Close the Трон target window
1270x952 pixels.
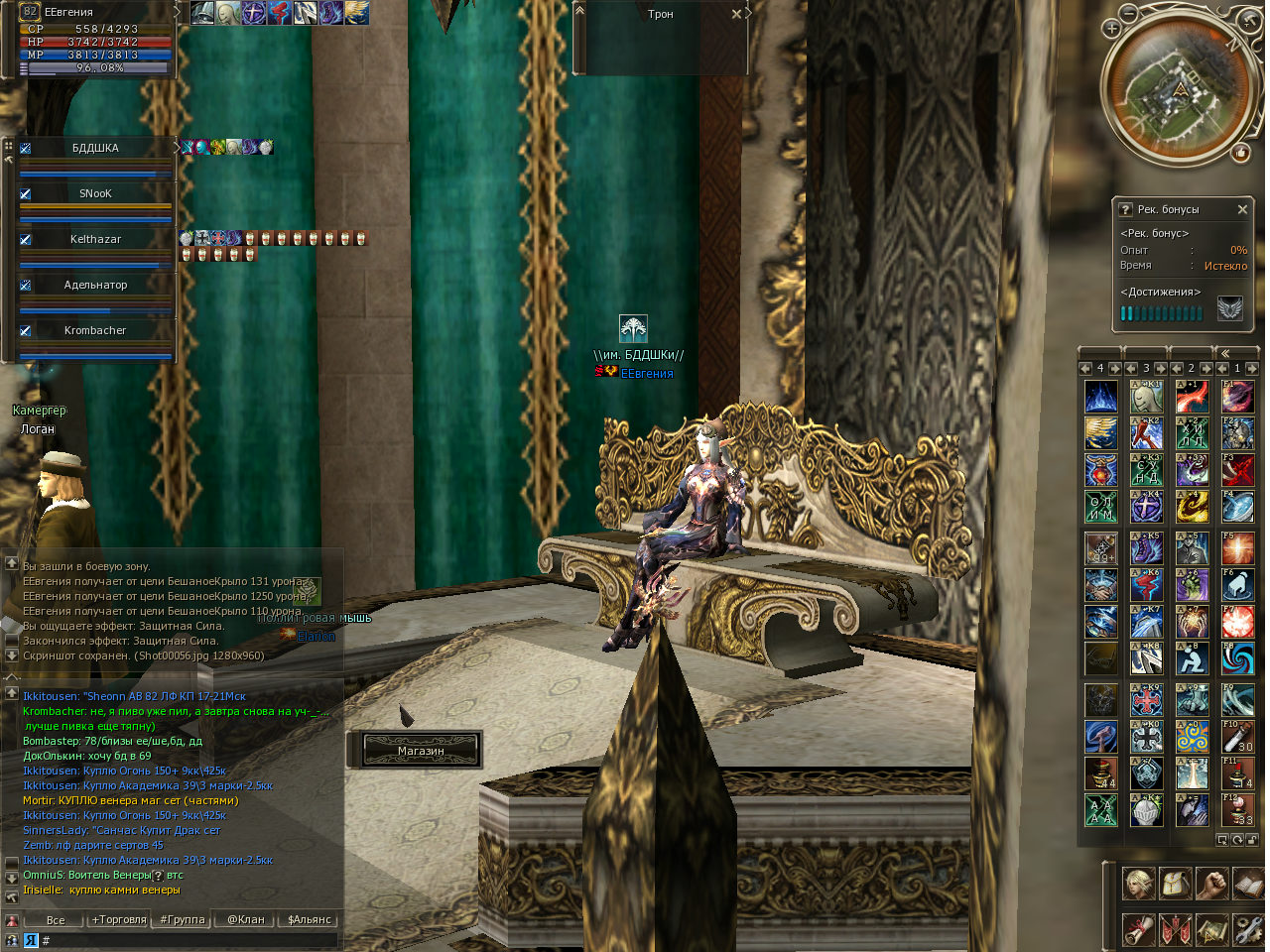(x=736, y=14)
